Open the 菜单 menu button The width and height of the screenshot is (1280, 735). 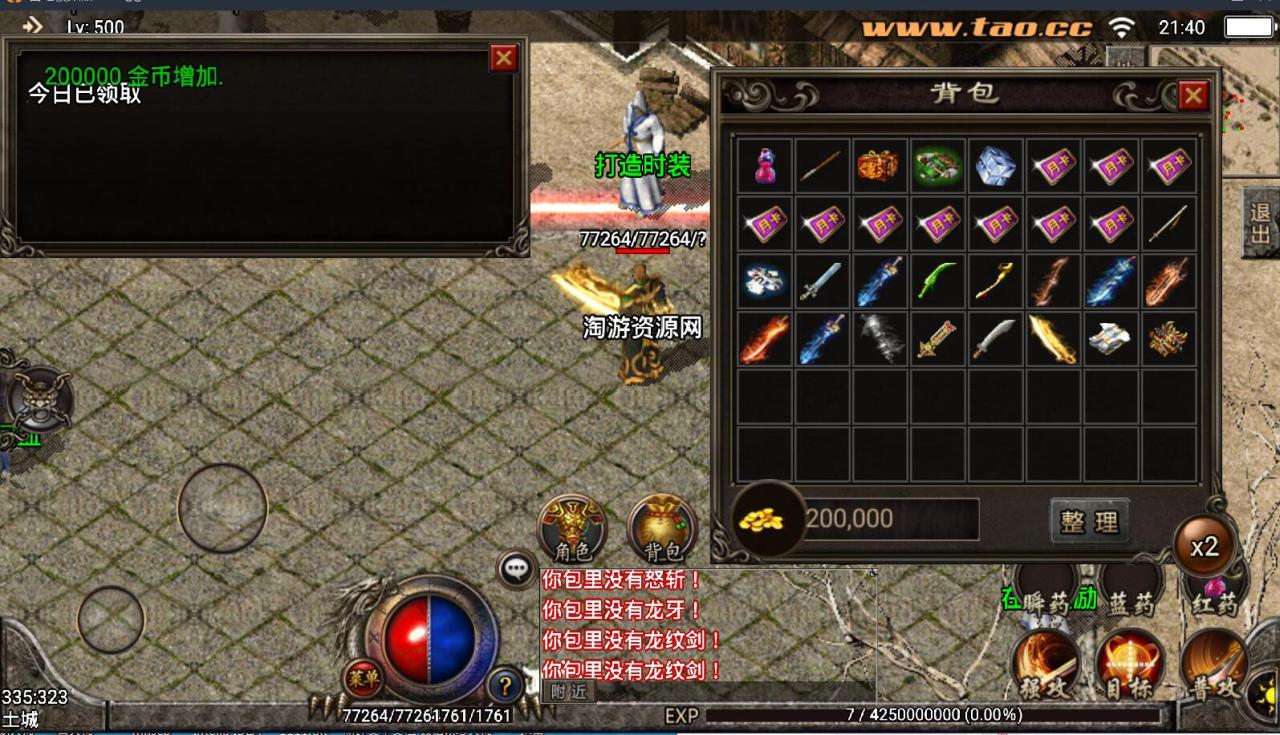363,678
